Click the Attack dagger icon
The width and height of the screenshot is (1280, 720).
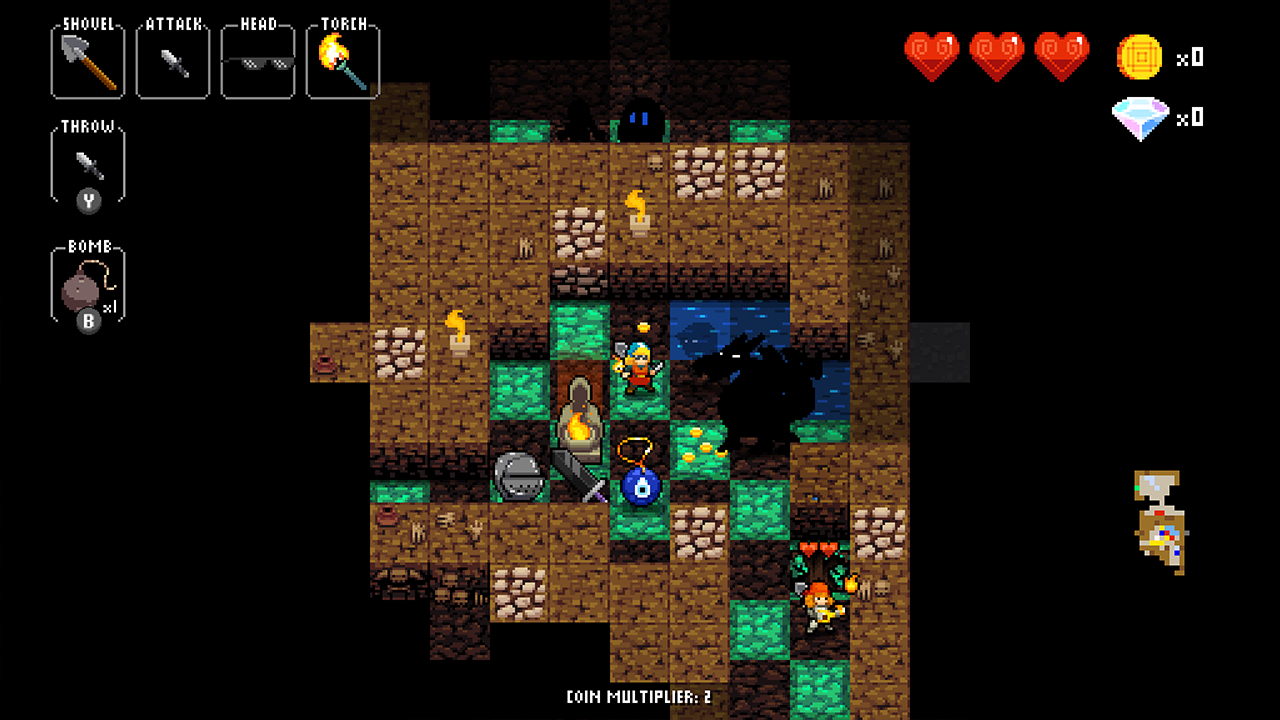coord(172,60)
